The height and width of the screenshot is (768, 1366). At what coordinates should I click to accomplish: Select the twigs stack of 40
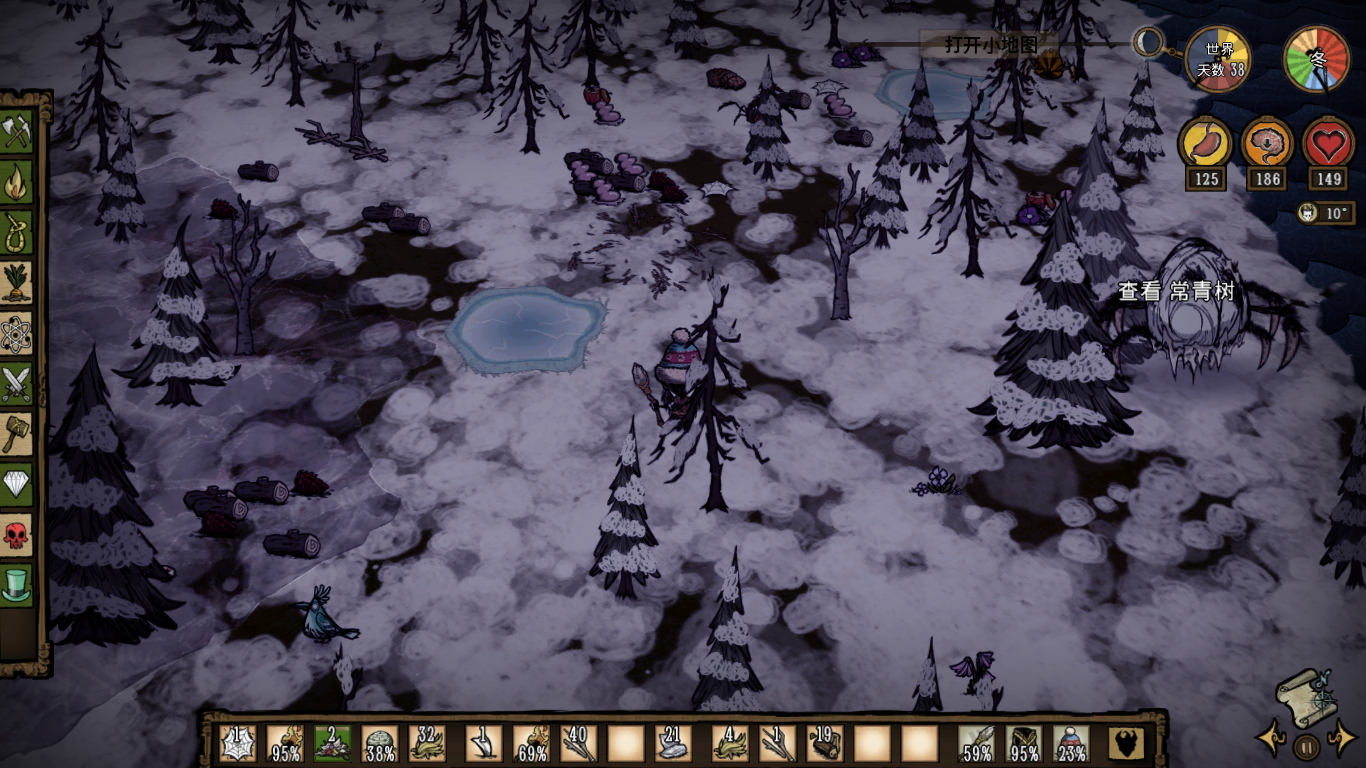(579, 743)
